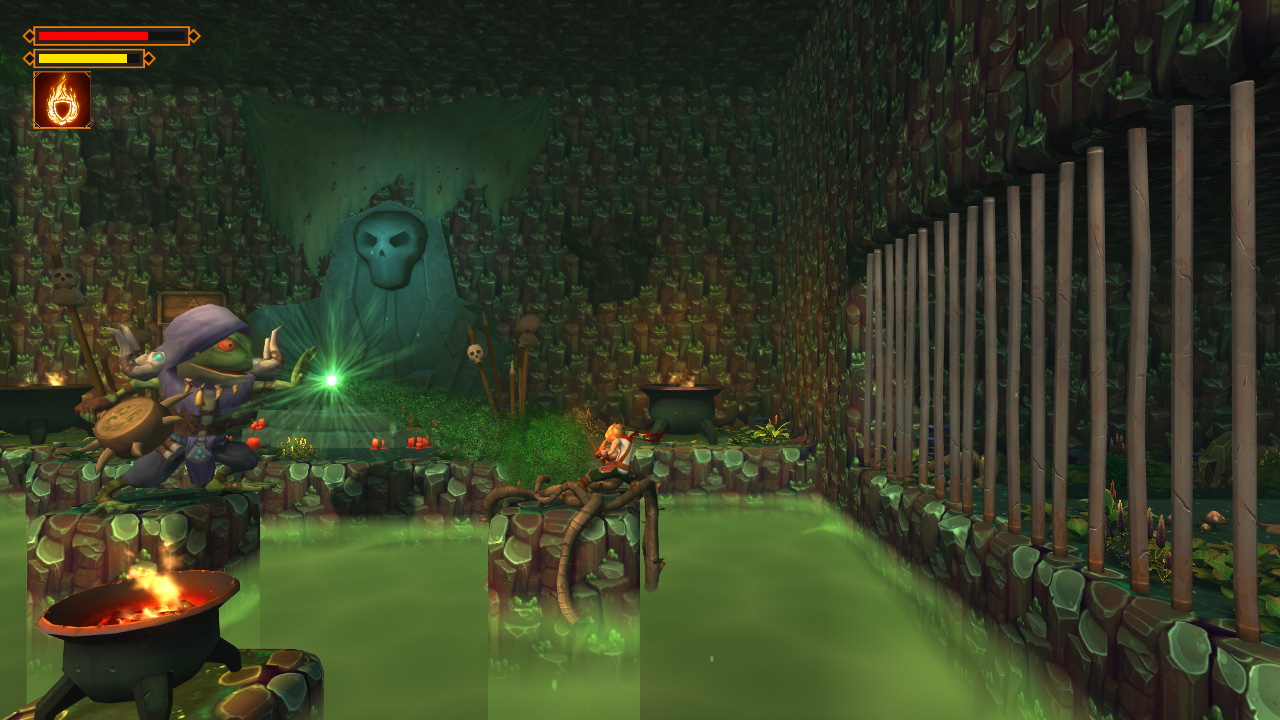Select the flame ability icon

(x=60, y=102)
